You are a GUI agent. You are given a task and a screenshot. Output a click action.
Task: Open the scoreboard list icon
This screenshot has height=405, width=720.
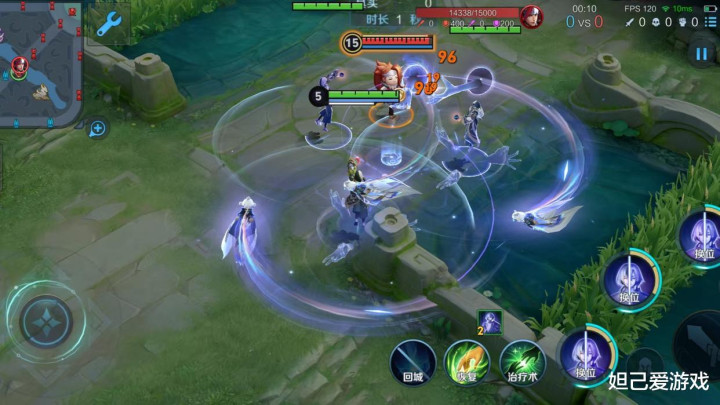click(x=709, y=21)
